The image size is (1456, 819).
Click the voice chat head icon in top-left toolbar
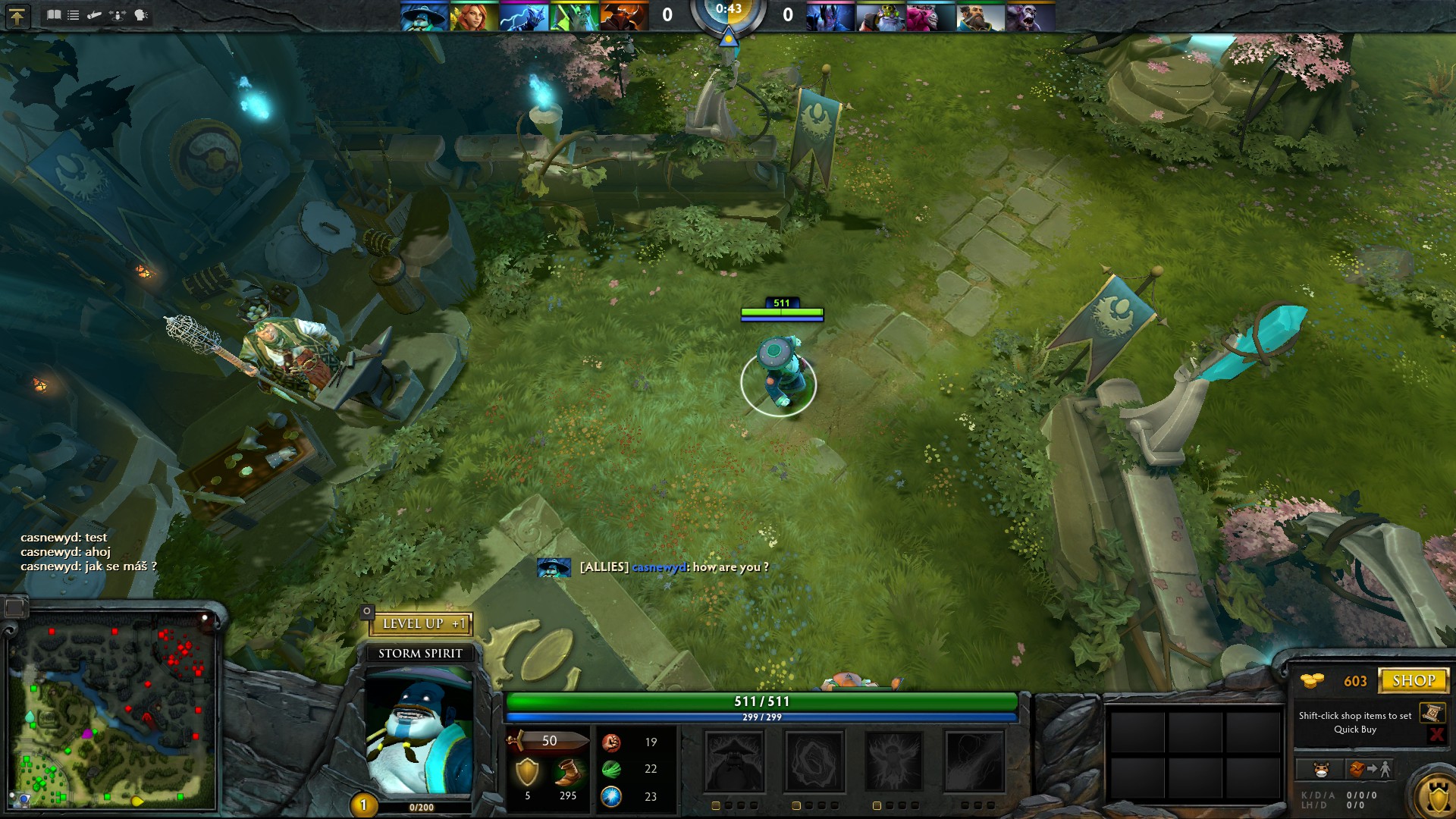[140, 14]
